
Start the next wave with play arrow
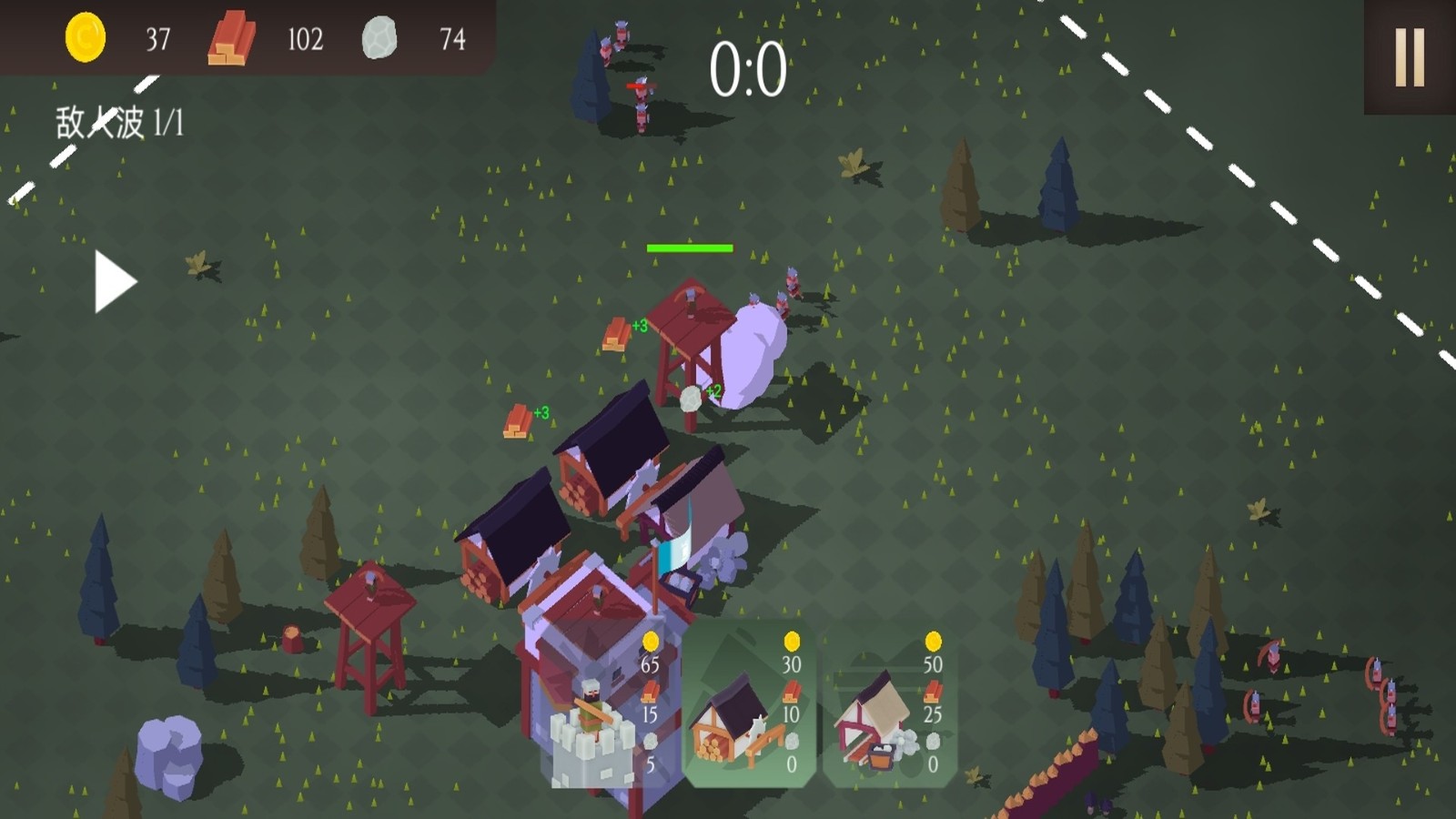pos(115,282)
